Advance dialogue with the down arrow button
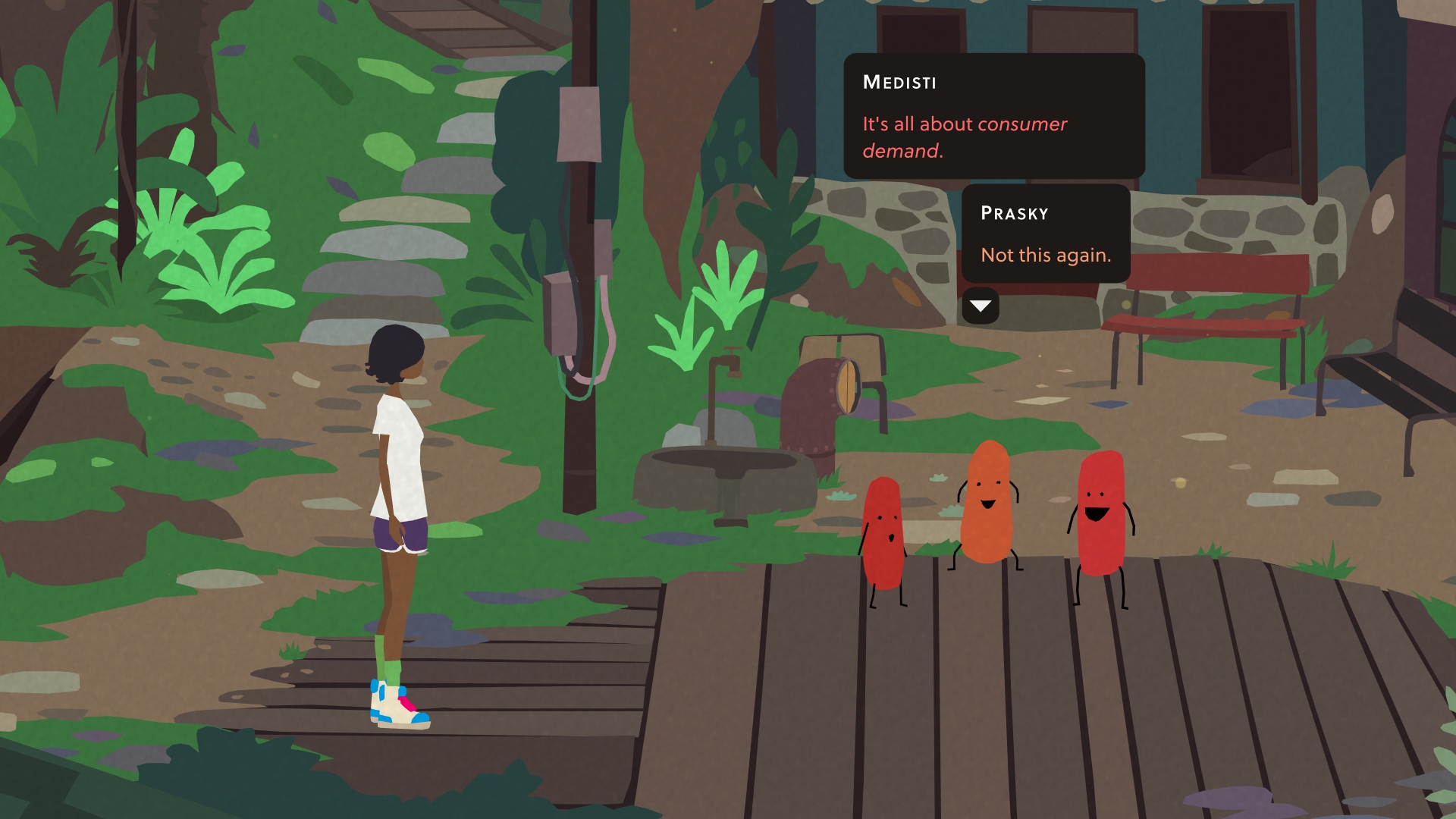Image resolution: width=1456 pixels, height=819 pixels. coord(980,306)
